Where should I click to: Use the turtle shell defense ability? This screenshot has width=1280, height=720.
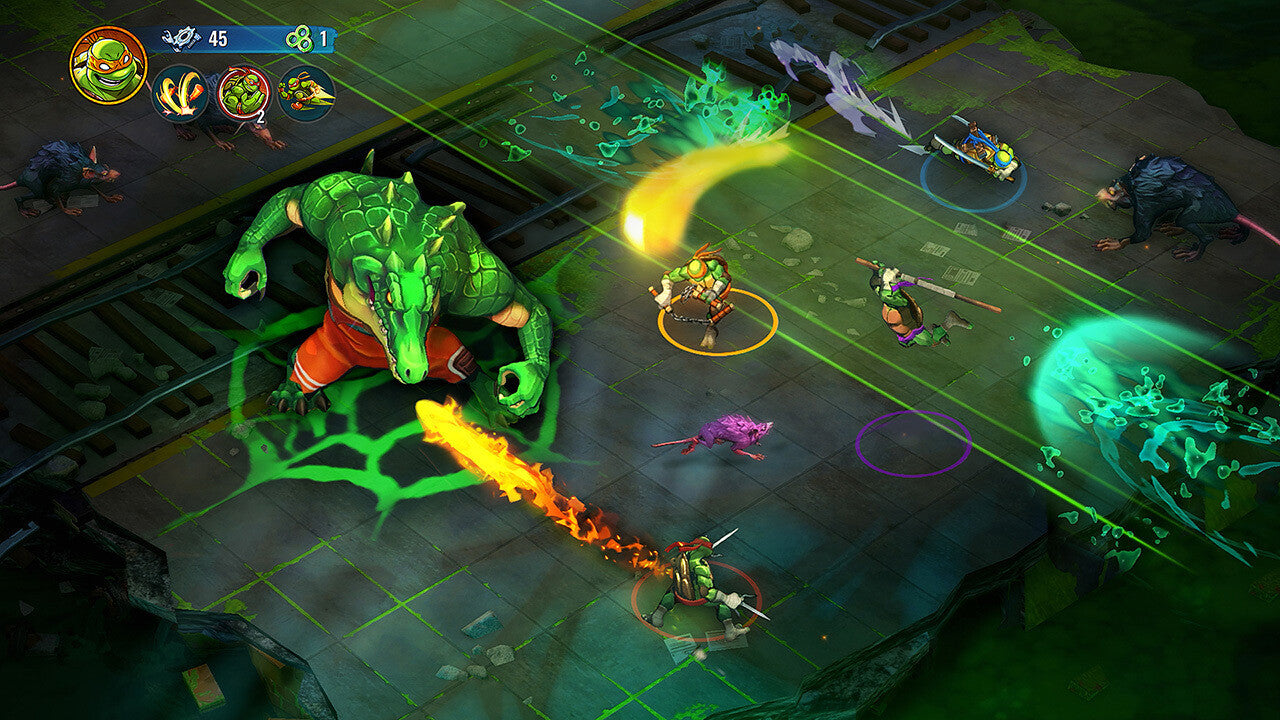click(x=242, y=92)
